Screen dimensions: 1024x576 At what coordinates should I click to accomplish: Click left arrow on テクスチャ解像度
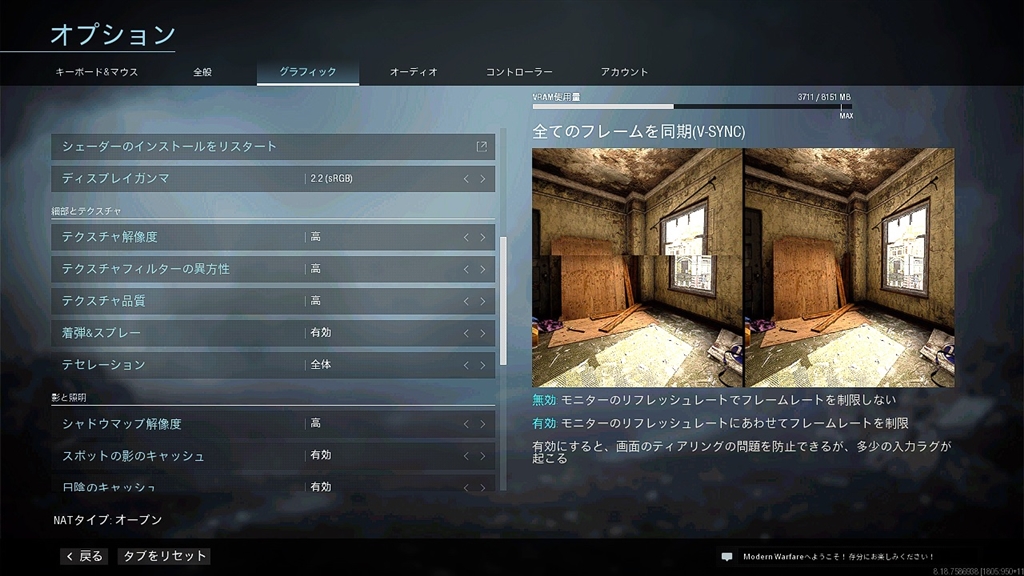[x=465, y=238]
